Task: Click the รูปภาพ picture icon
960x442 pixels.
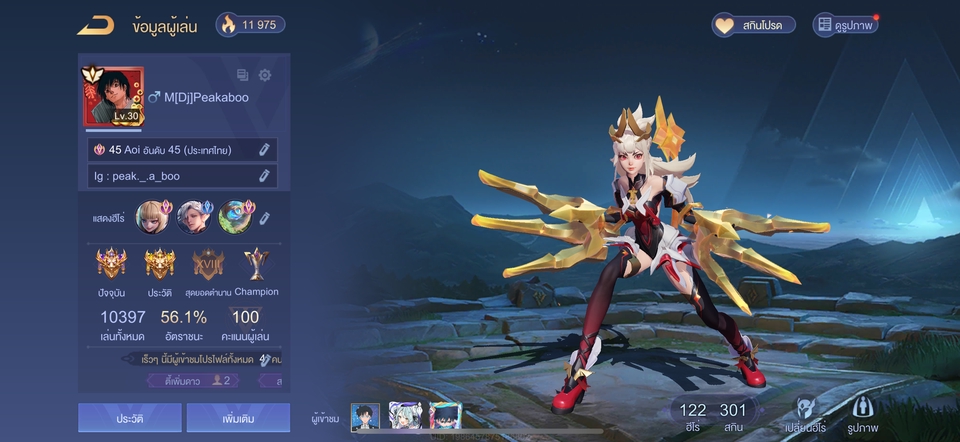Action: click(862, 412)
